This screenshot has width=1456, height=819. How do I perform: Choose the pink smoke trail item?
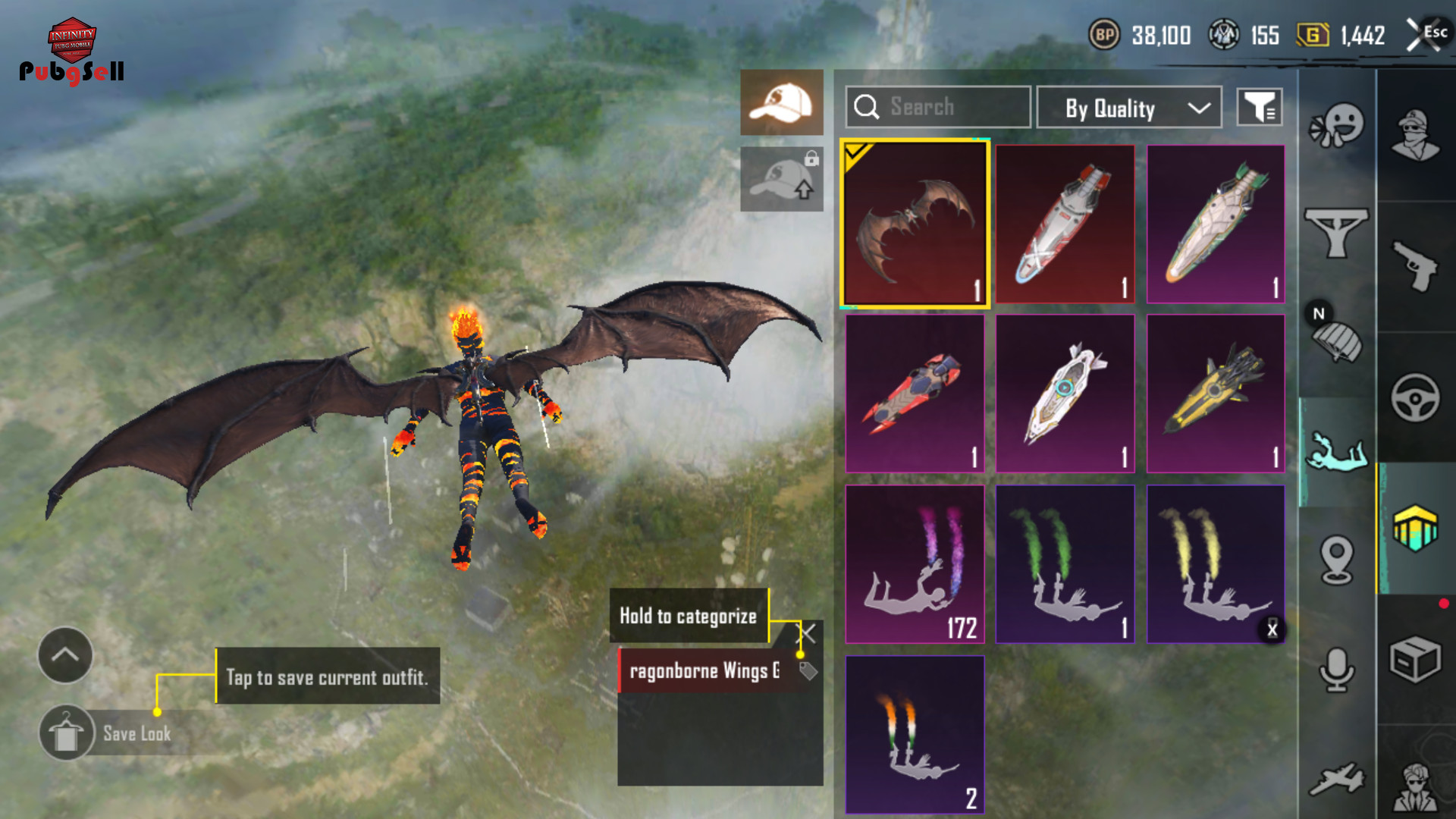915,564
